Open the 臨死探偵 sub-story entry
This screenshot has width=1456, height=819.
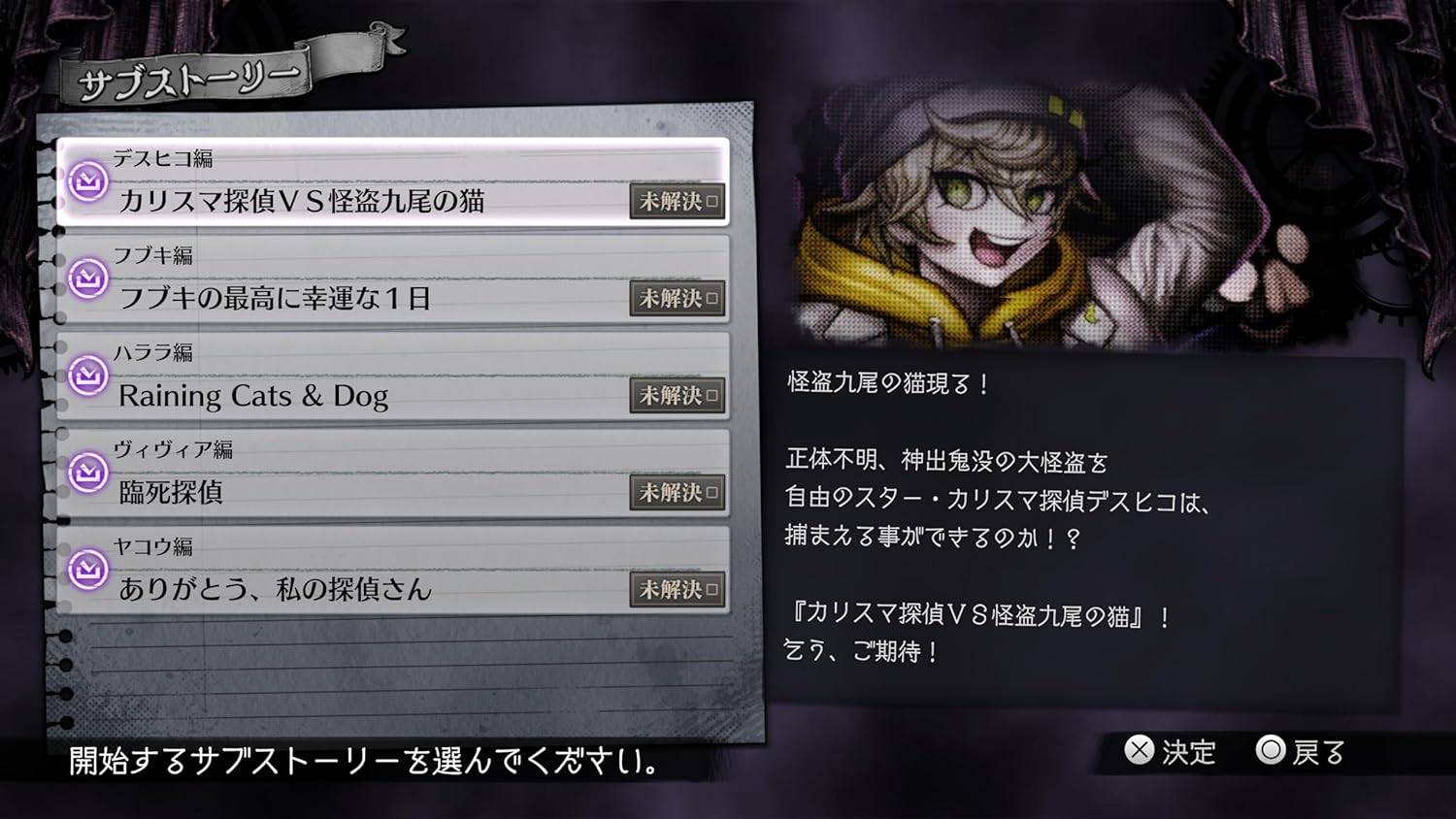point(388,475)
